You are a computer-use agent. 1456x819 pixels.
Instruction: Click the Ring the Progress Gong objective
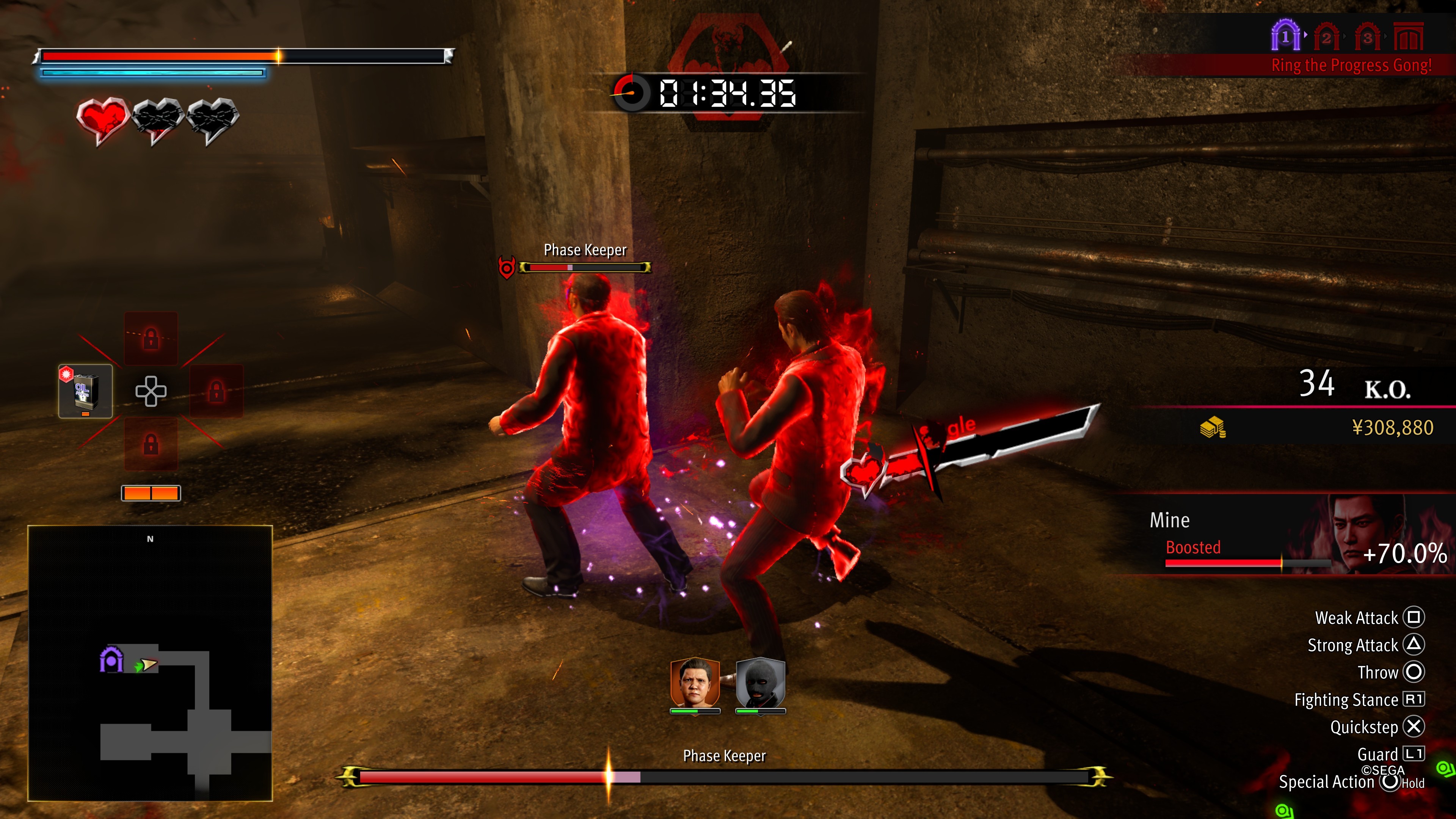point(1351,66)
